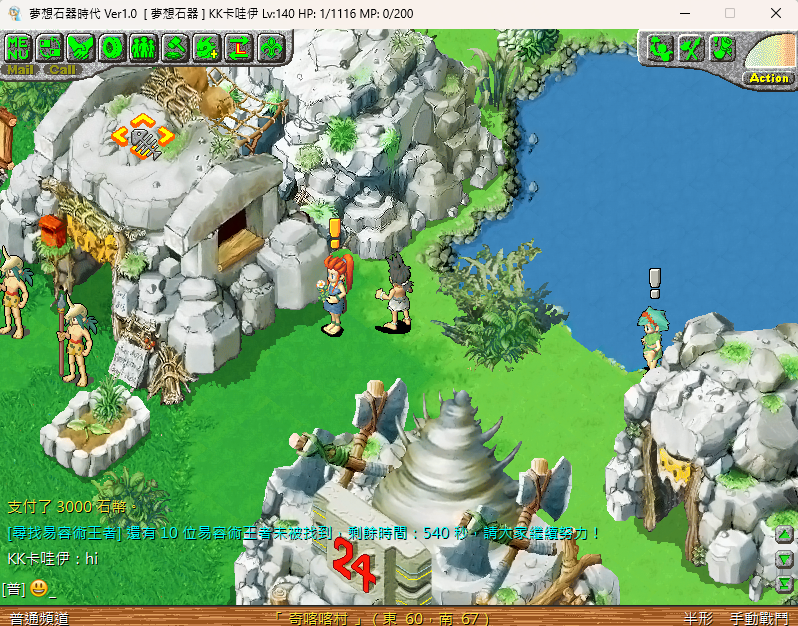Click the card exchange icon
The height and width of the screenshot is (626, 798).
point(50,47)
